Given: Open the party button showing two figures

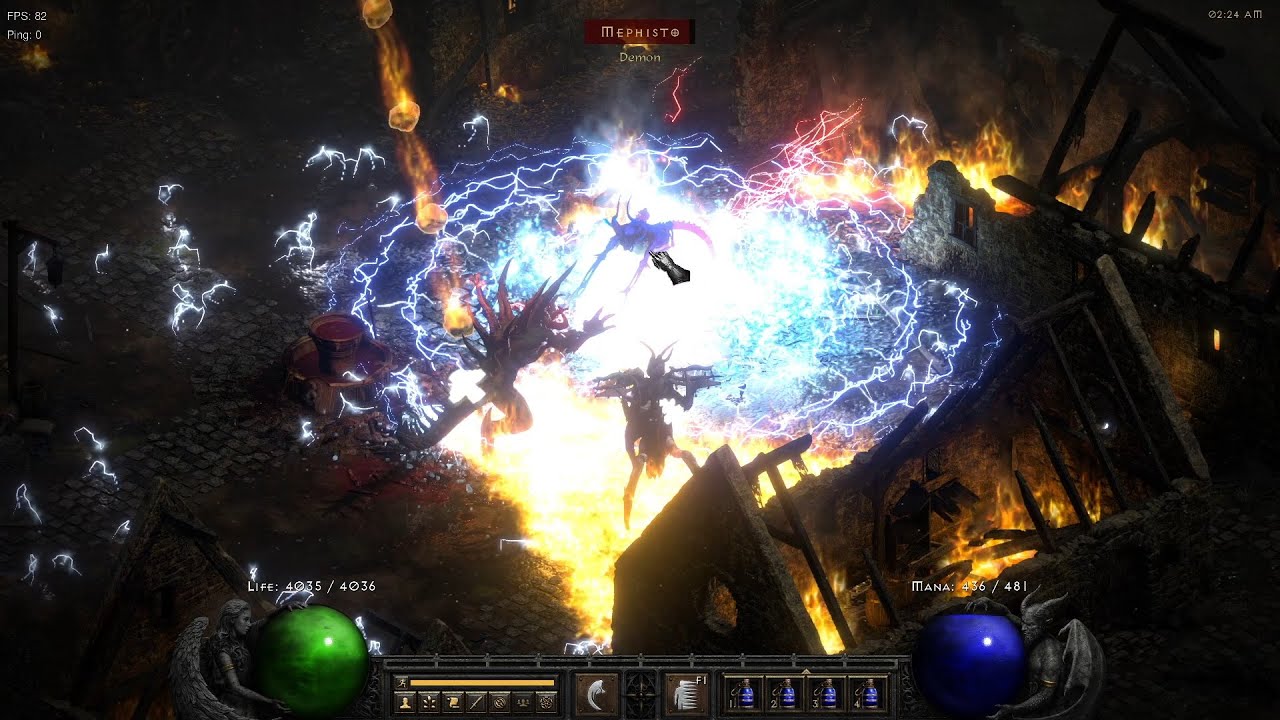Looking at the screenshot, I should pyautogui.click(x=523, y=702).
